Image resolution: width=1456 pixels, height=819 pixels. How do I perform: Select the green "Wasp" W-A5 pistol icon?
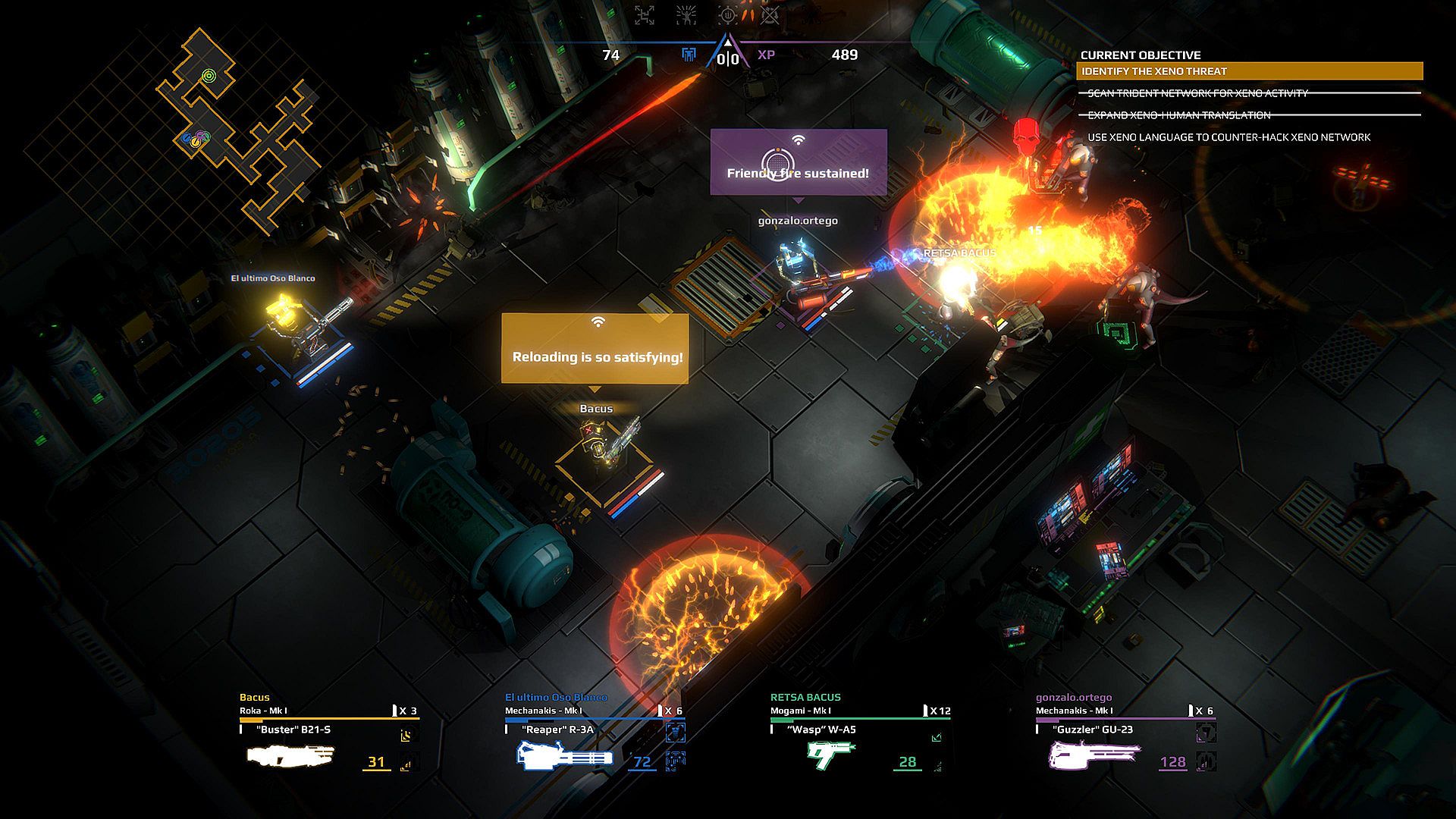(831, 755)
